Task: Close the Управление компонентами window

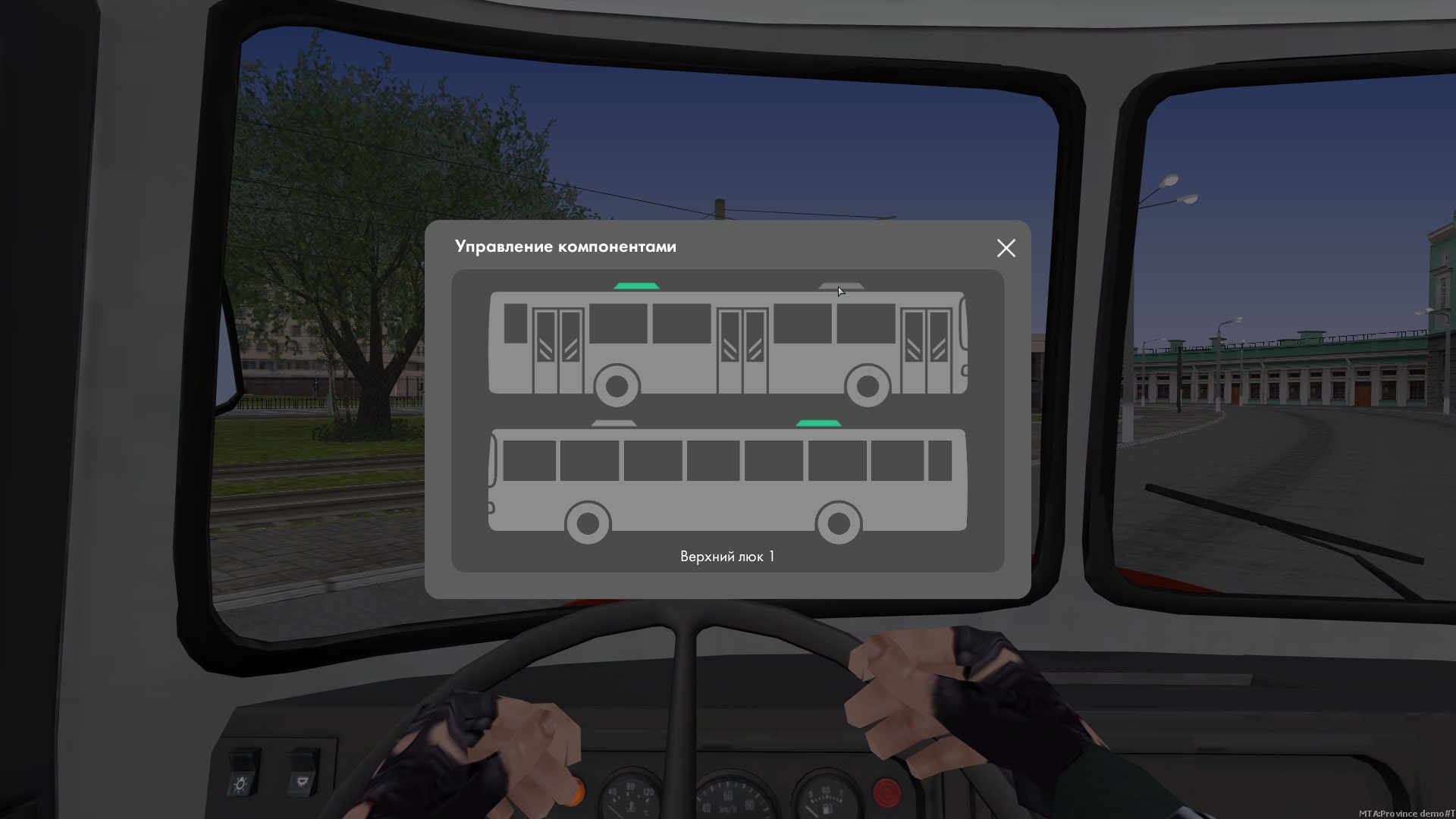Action: pos(1006,248)
